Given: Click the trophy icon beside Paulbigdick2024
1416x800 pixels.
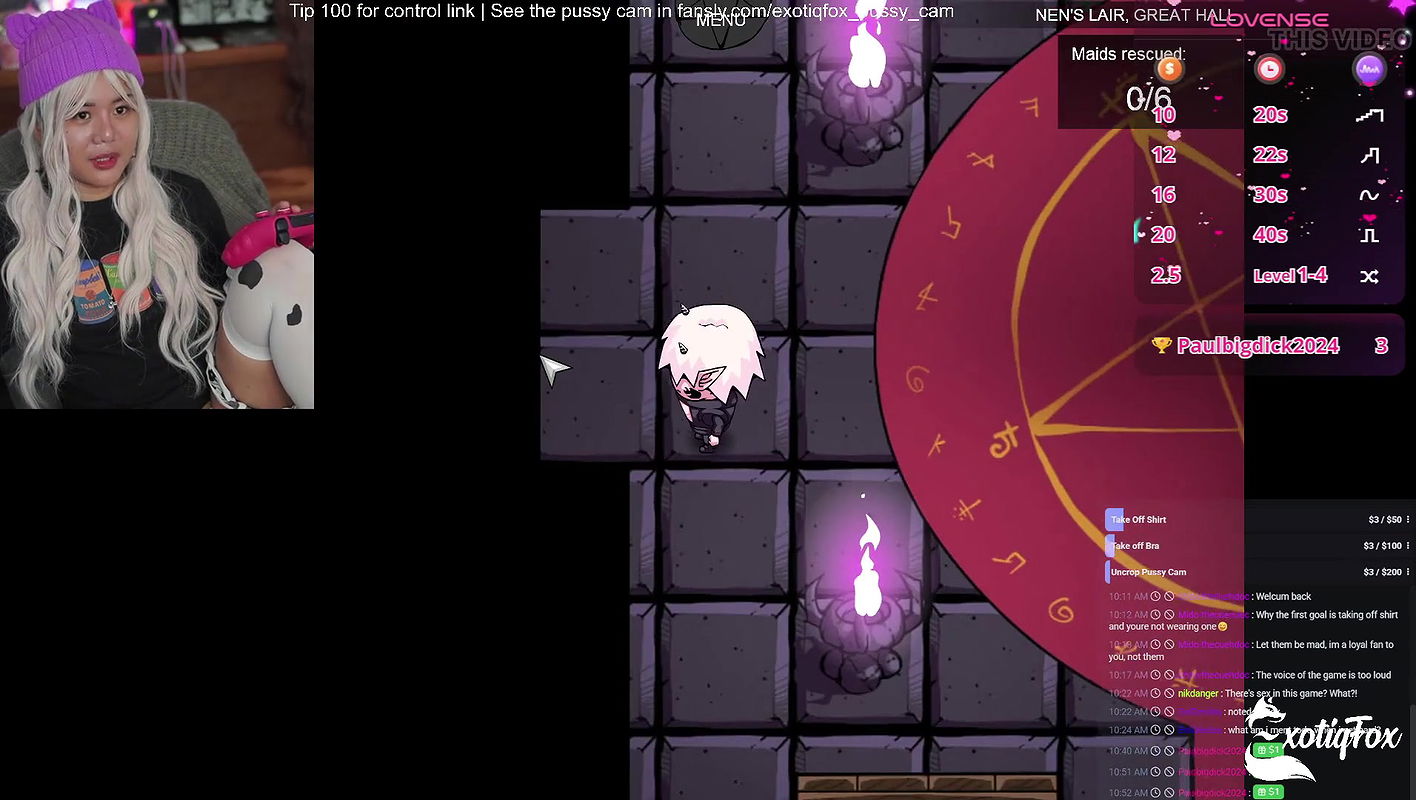Looking at the screenshot, I should click(1160, 345).
